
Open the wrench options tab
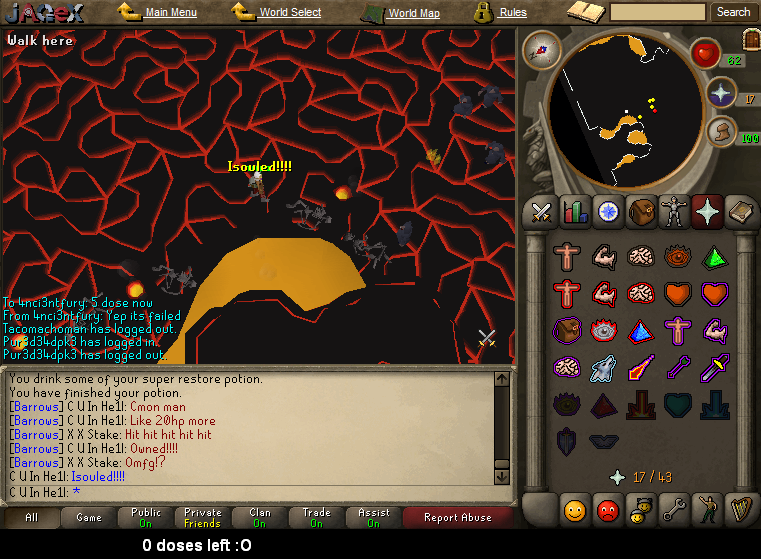point(673,511)
